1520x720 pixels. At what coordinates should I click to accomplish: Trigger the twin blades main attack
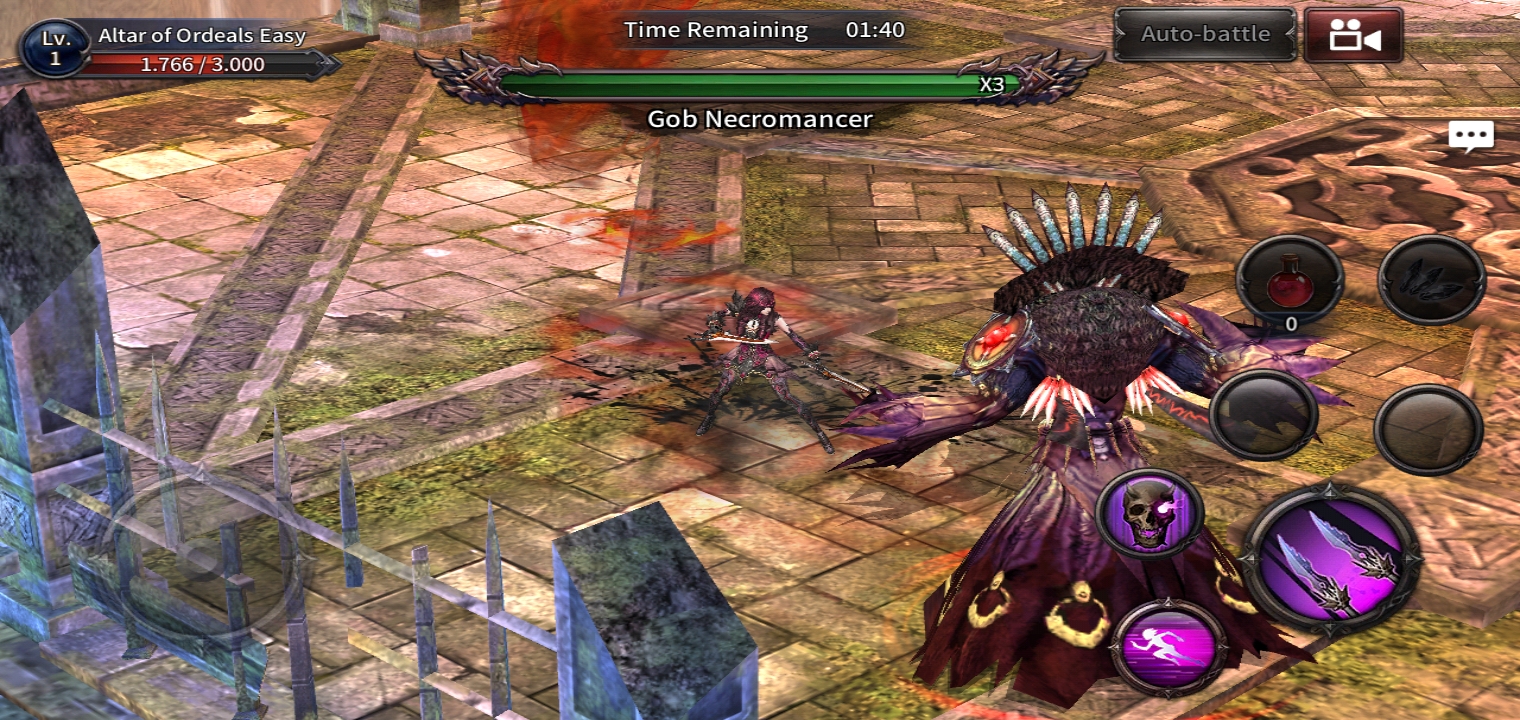pos(1331,562)
